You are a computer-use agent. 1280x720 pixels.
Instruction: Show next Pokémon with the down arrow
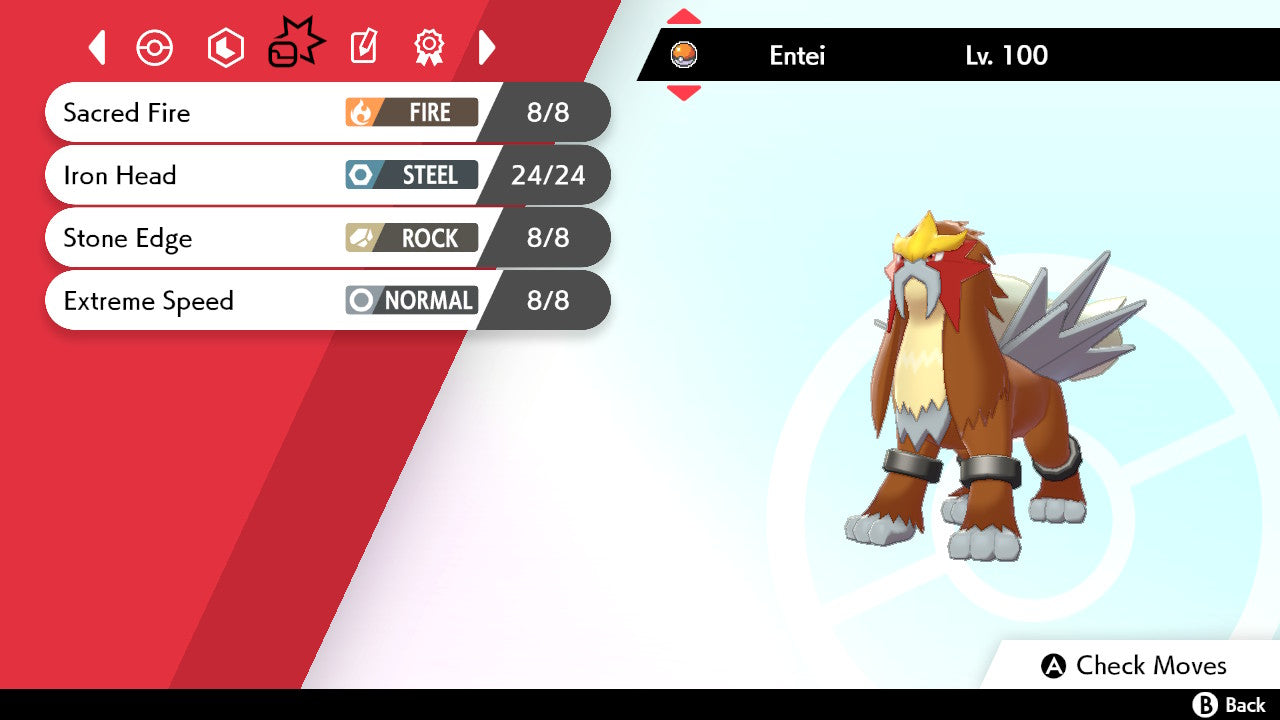click(x=684, y=93)
